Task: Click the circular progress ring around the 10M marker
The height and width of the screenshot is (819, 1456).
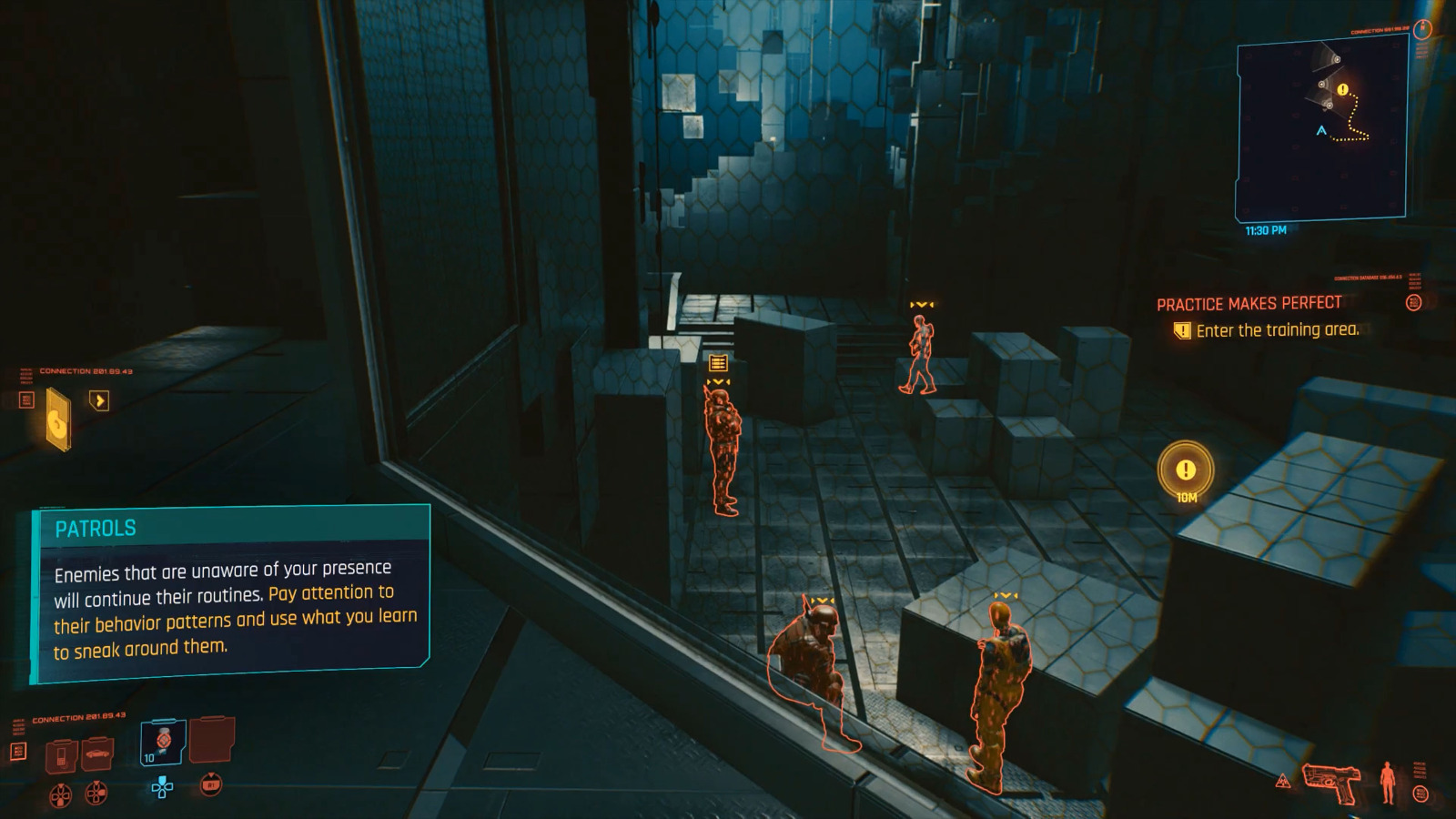Action: click(x=1186, y=470)
